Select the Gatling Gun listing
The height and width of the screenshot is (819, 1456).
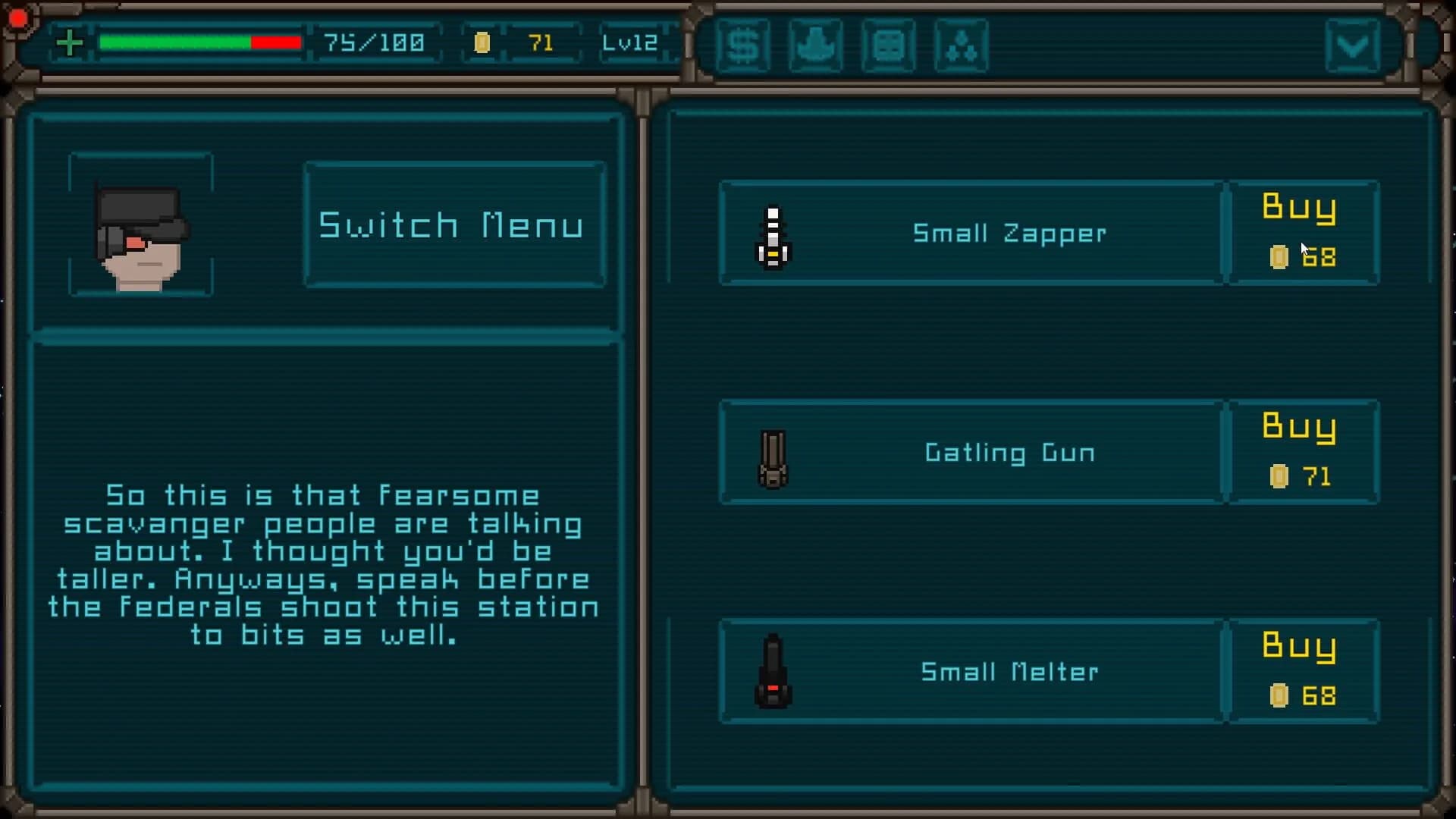[x=971, y=453]
